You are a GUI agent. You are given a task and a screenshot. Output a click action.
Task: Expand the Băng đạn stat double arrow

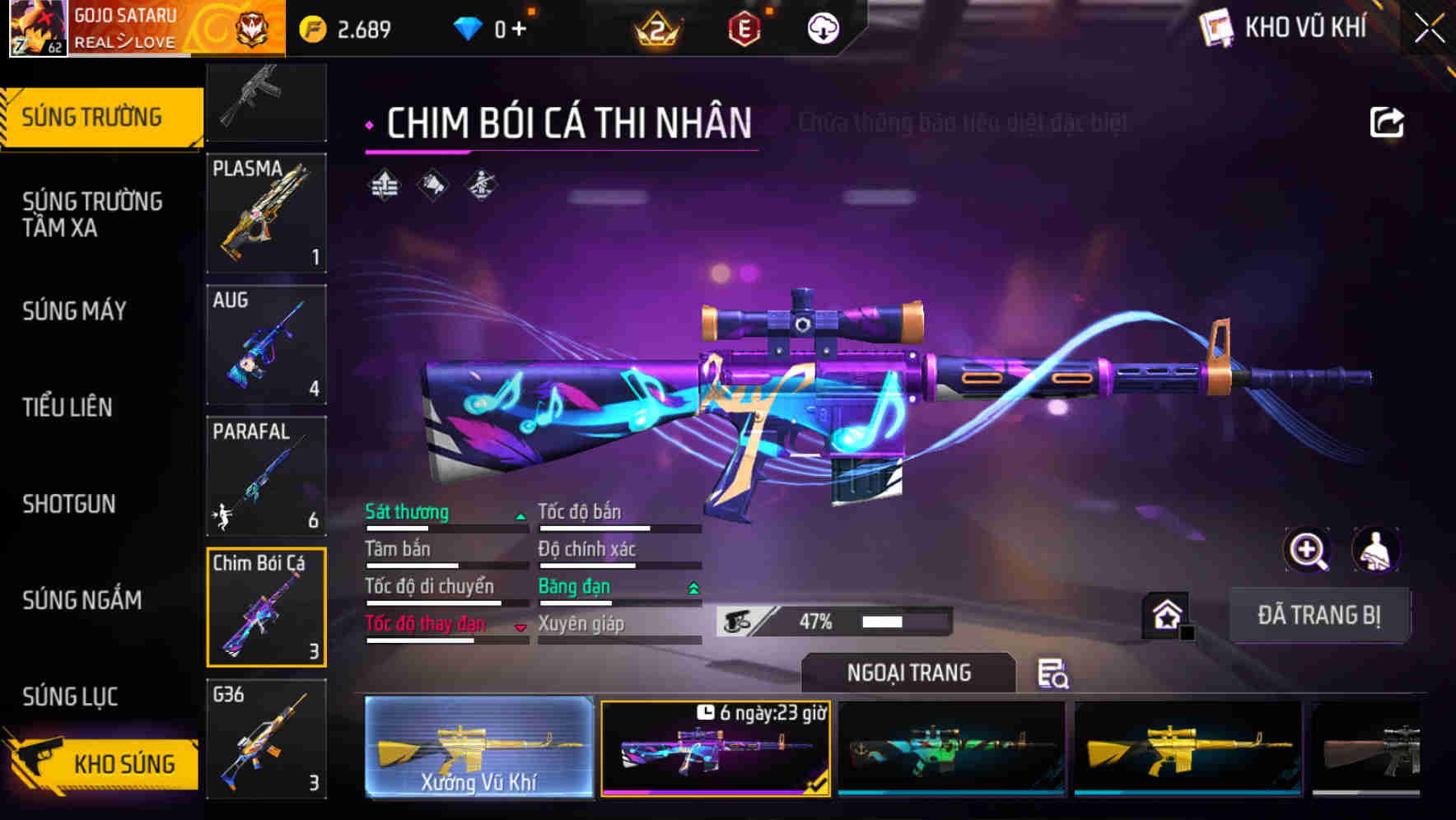click(x=693, y=588)
